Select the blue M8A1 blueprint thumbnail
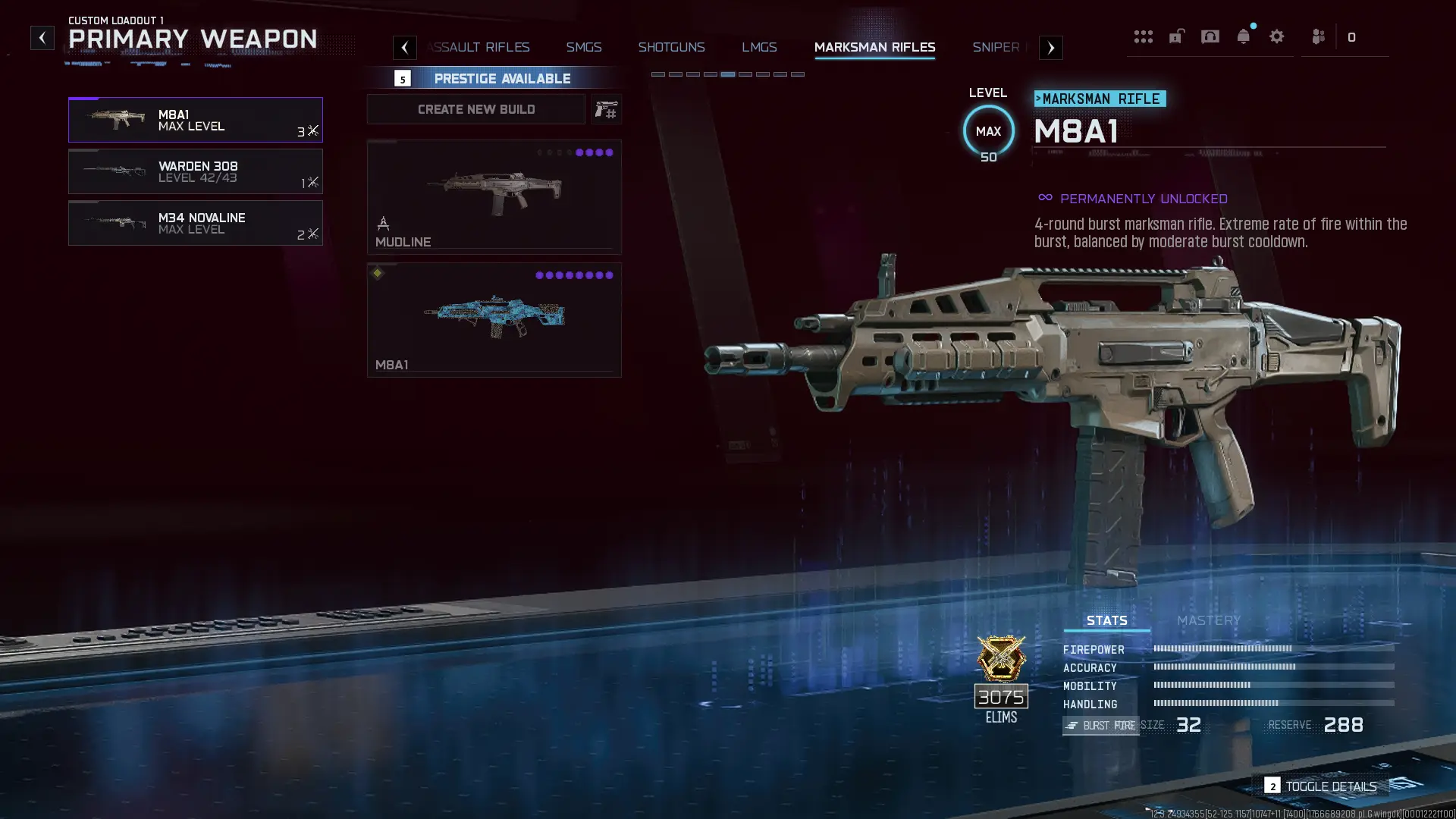This screenshot has height=819, width=1456. [x=494, y=319]
